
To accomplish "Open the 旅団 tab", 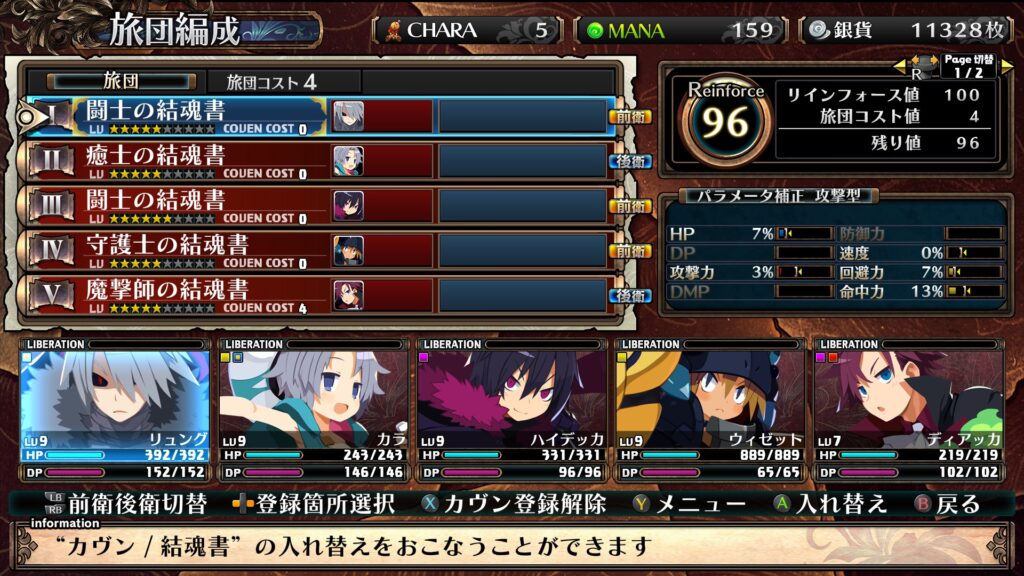I will [x=119, y=81].
